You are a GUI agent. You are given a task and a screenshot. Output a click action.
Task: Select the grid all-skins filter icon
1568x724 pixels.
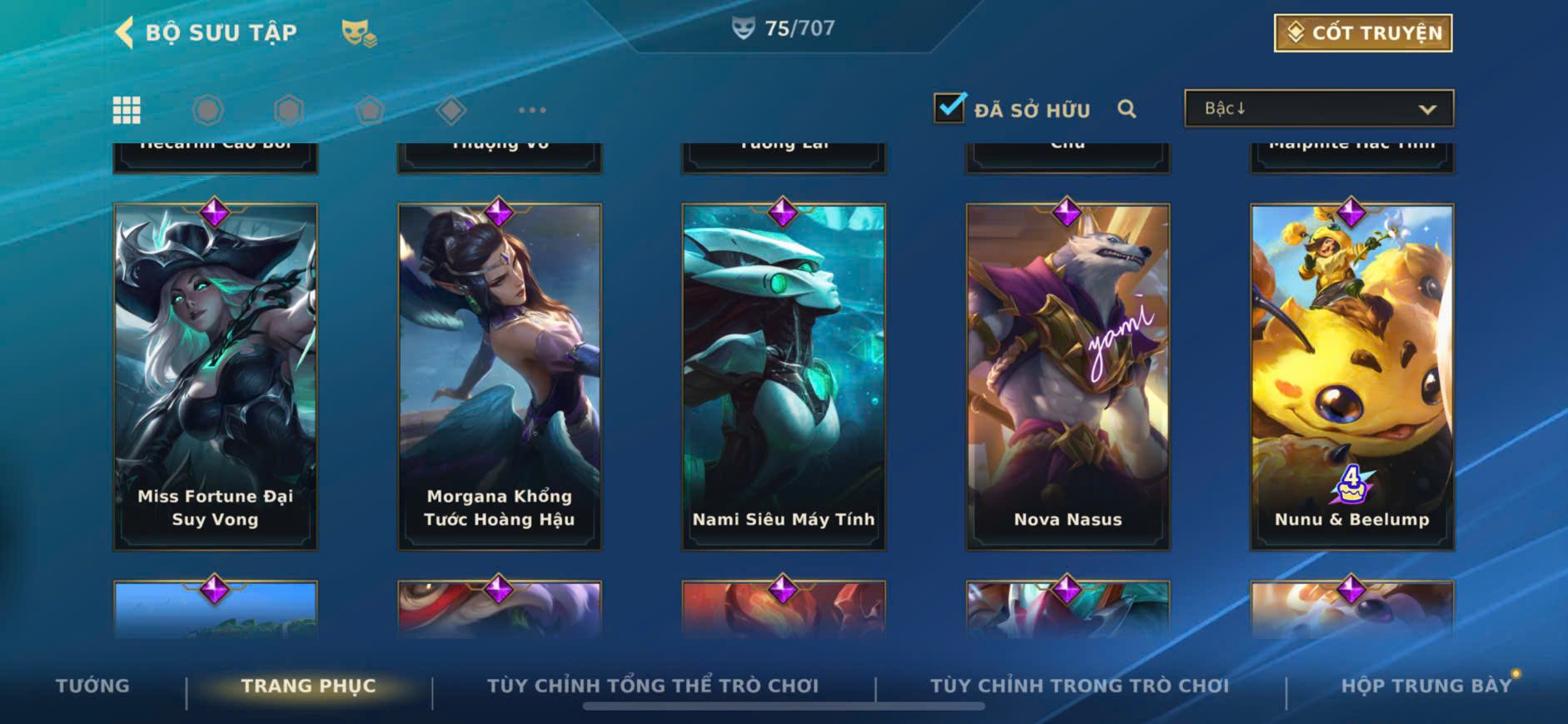click(x=127, y=110)
